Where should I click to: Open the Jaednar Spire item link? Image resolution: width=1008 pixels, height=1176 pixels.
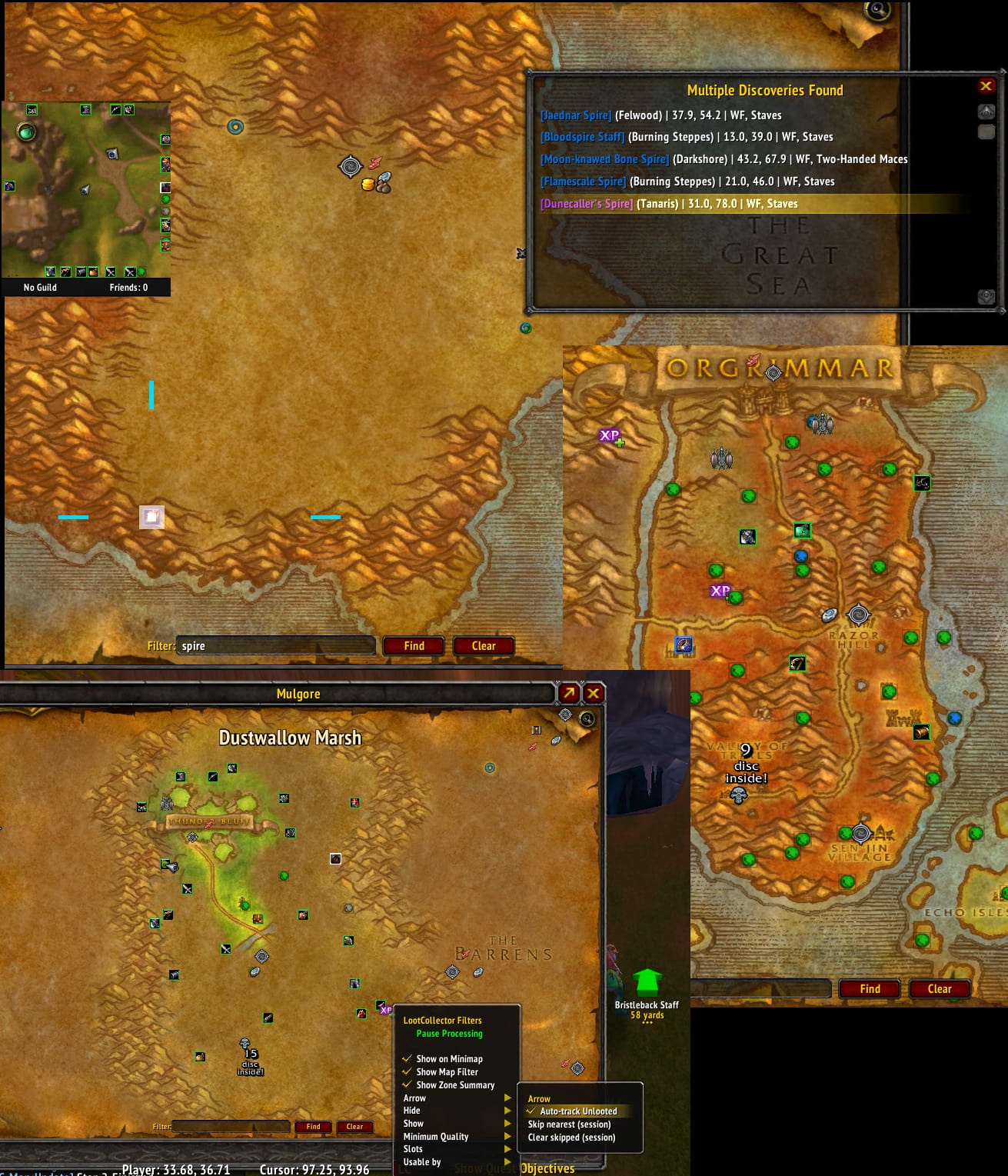click(x=575, y=115)
